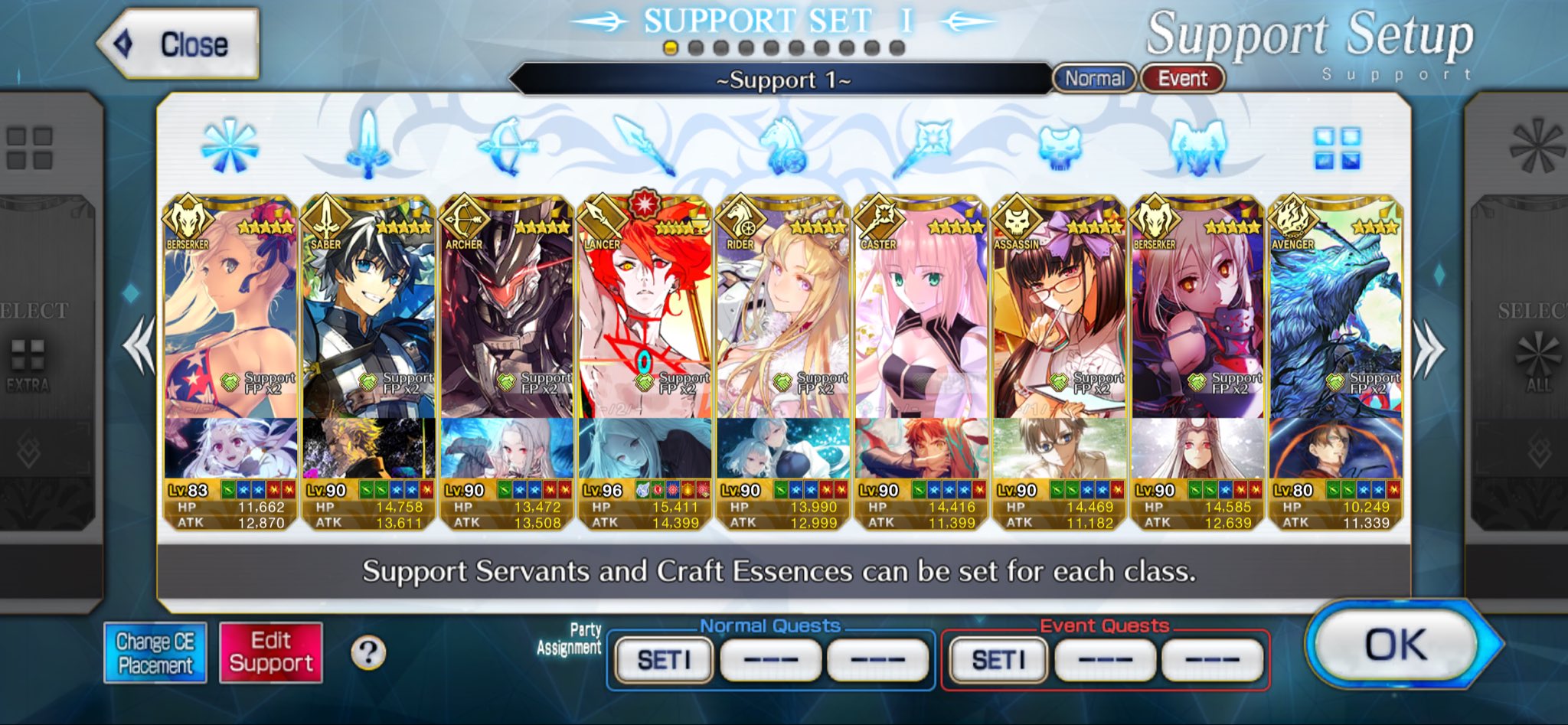Image resolution: width=1568 pixels, height=725 pixels.
Task: Choose the Assassin support servant card
Action: click(1059, 322)
